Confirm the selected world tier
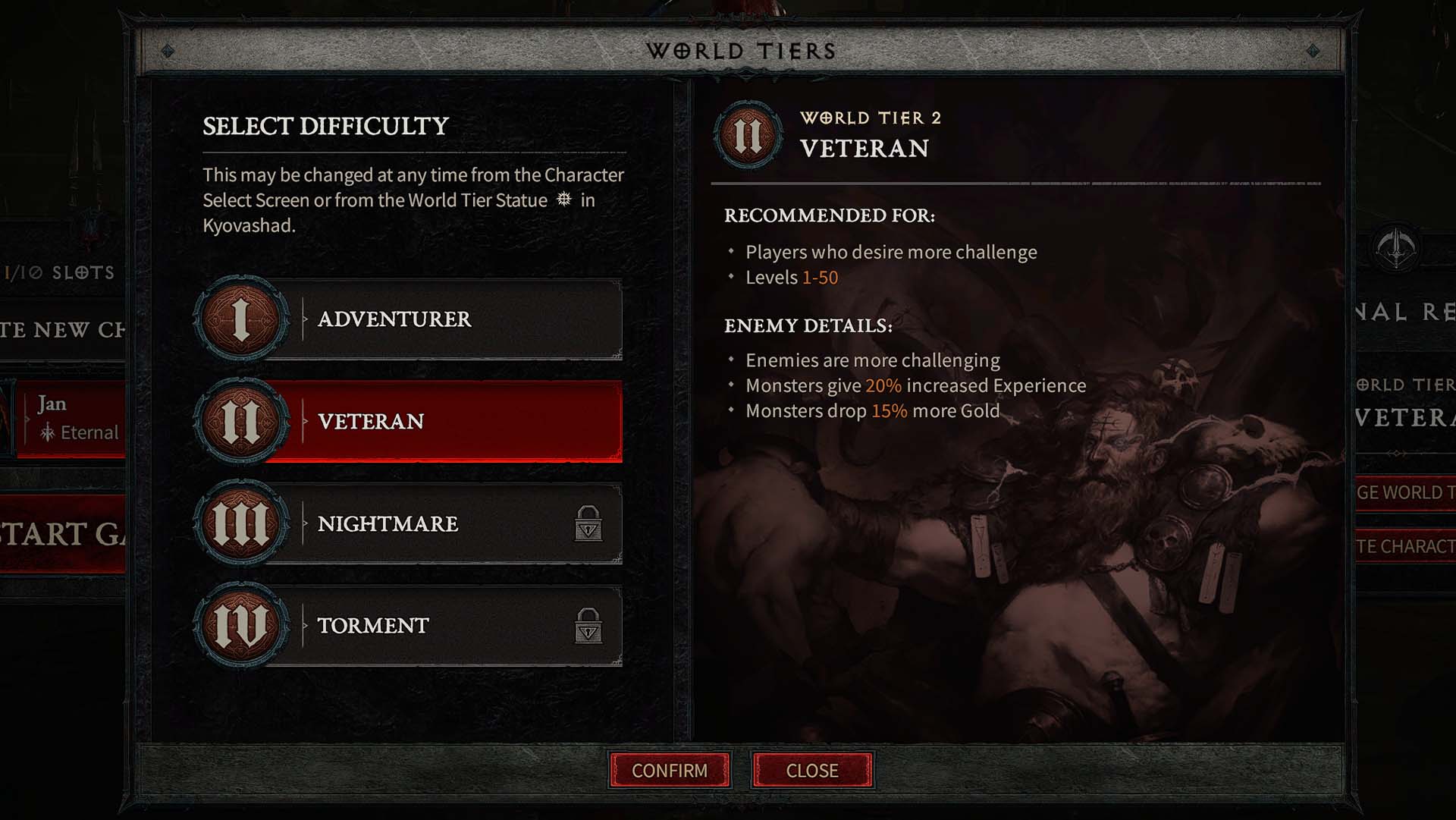1456x820 pixels. pos(670,771)
